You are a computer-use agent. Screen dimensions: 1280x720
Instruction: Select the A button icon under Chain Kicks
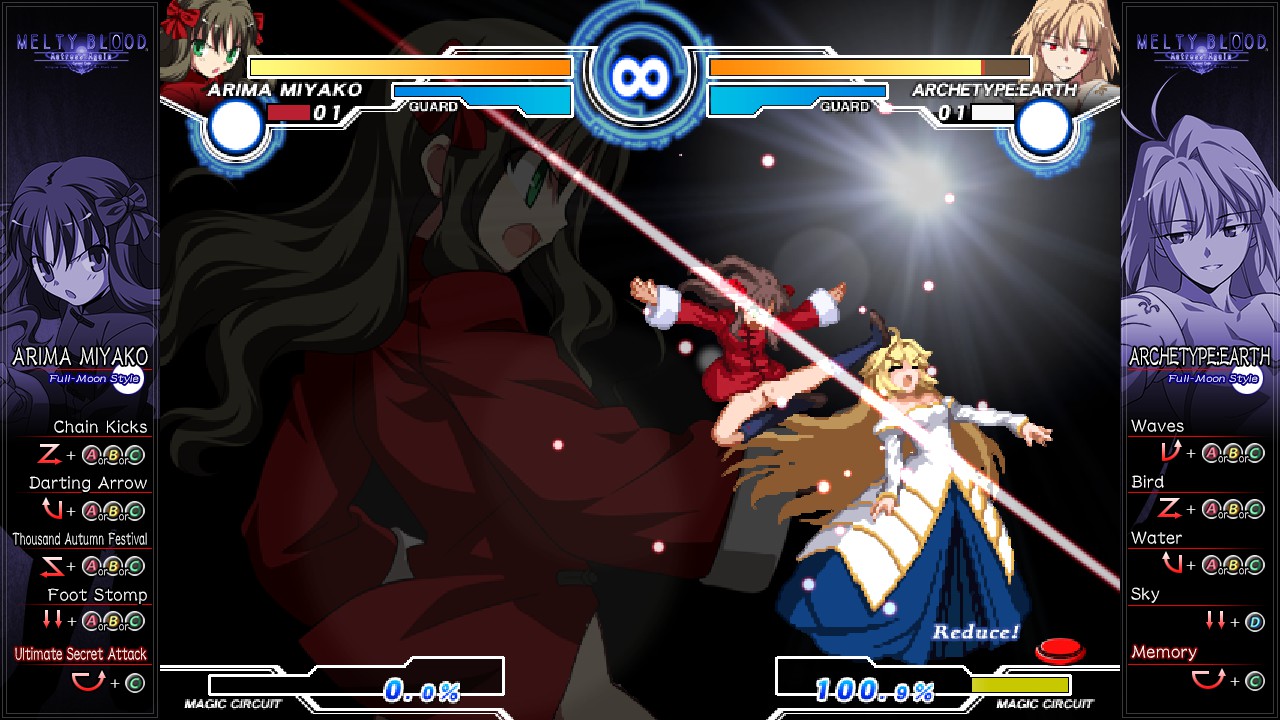coord(90,457)
